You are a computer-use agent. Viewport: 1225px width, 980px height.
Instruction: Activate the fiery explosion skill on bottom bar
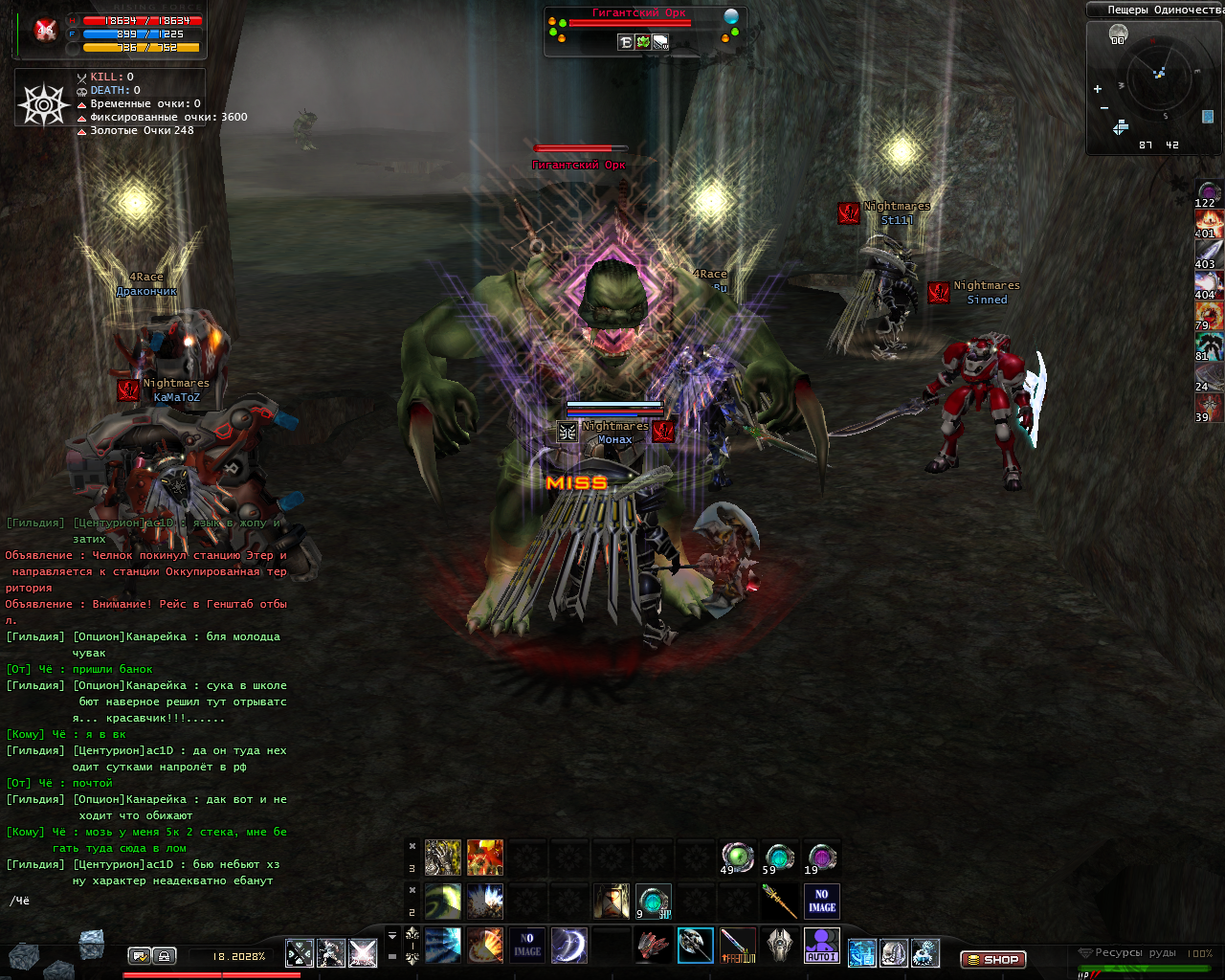click(x=485, y=946)
